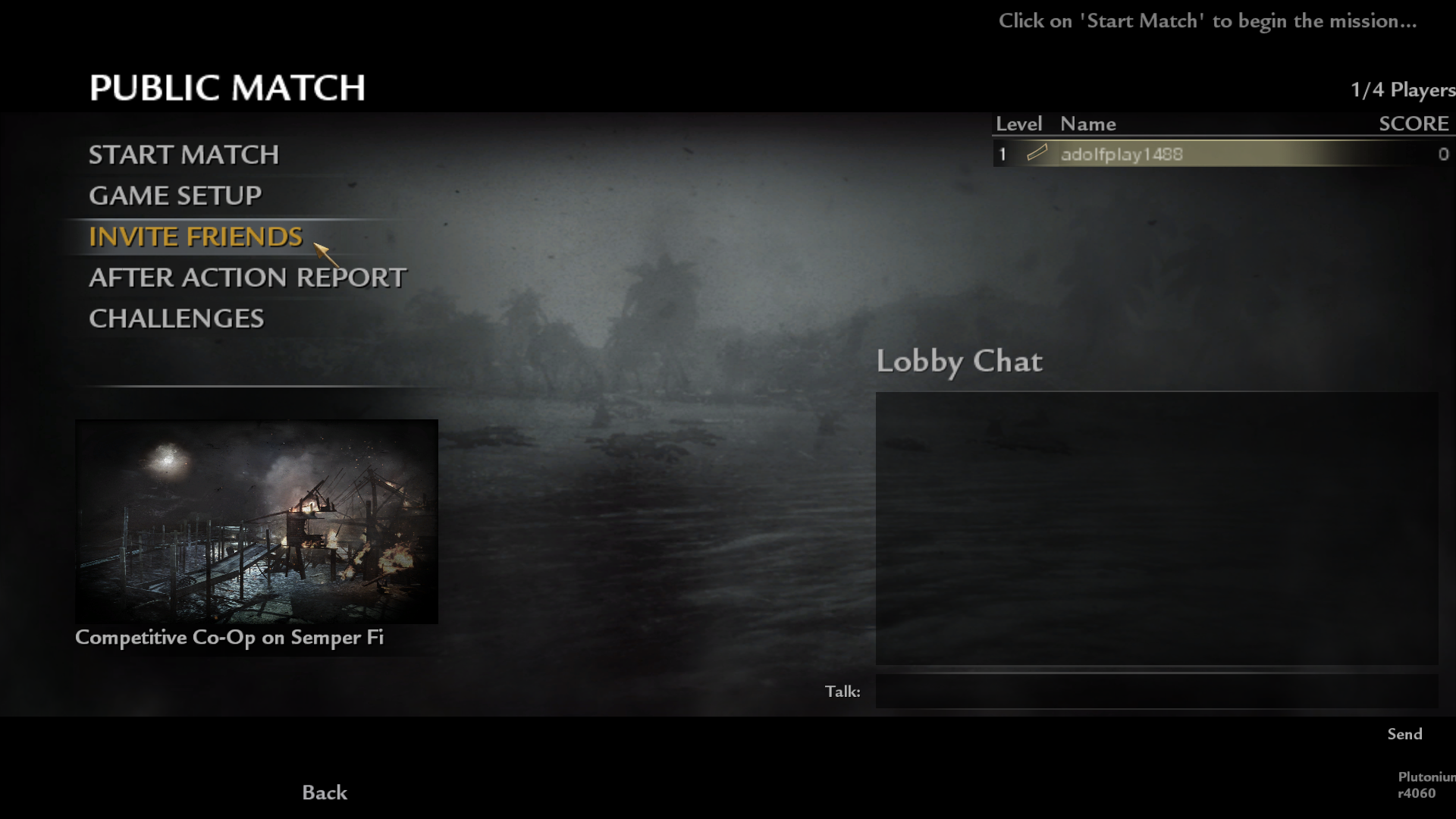Open the Challenges menu
1456x819 pixels.
click(x=176, y=318)
